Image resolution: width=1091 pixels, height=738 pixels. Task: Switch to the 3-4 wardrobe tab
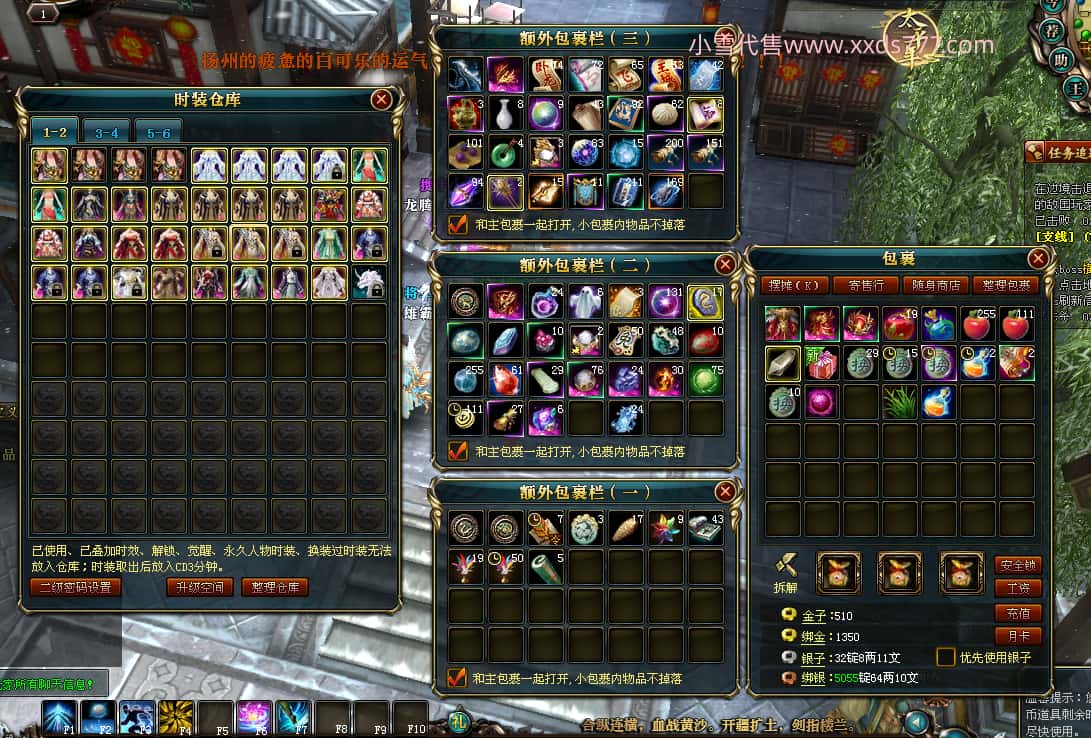(x=107, y=132)
